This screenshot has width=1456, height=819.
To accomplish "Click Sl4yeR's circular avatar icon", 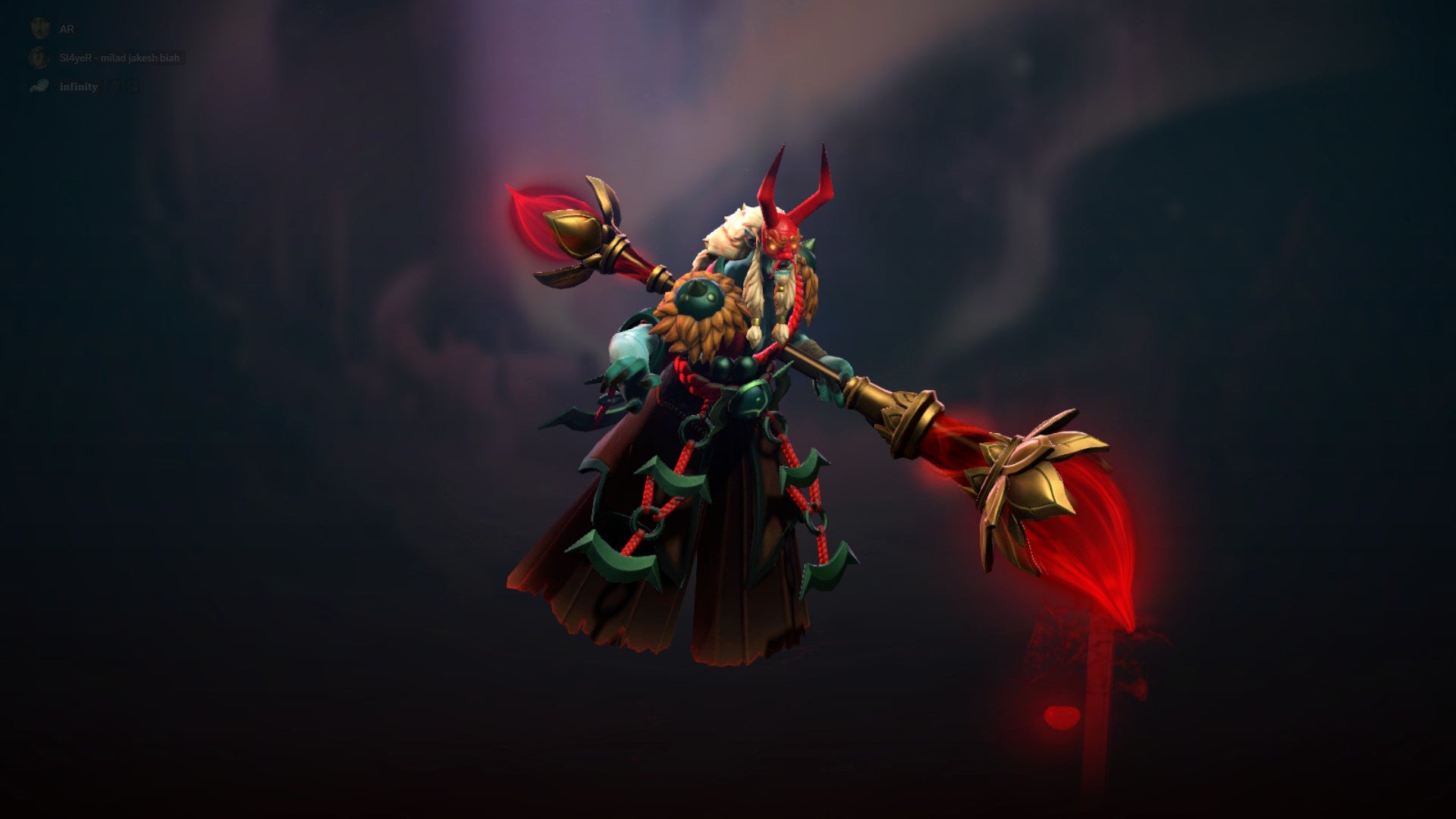I will pos(38,58).
